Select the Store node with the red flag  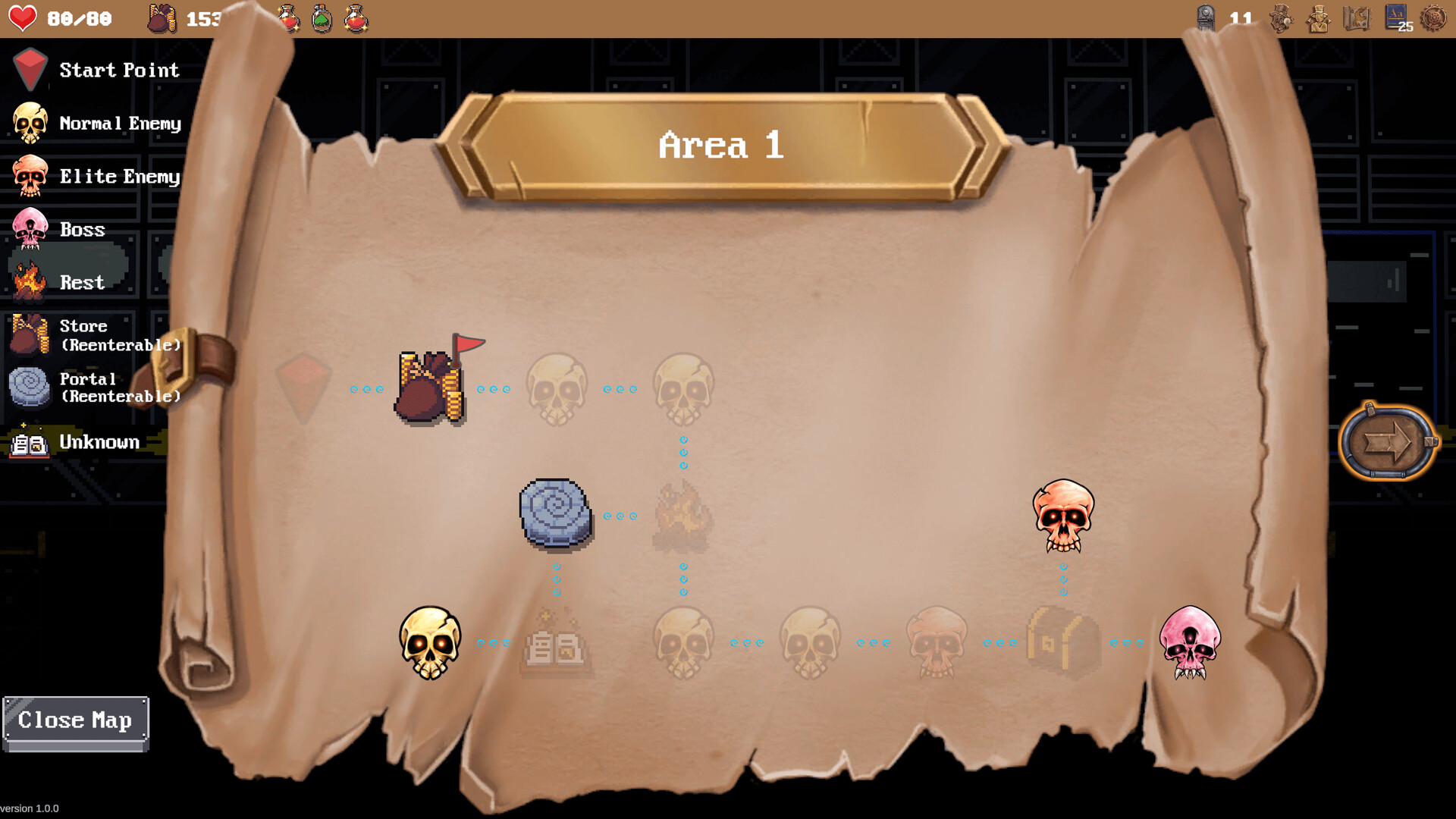coord(430,383)
